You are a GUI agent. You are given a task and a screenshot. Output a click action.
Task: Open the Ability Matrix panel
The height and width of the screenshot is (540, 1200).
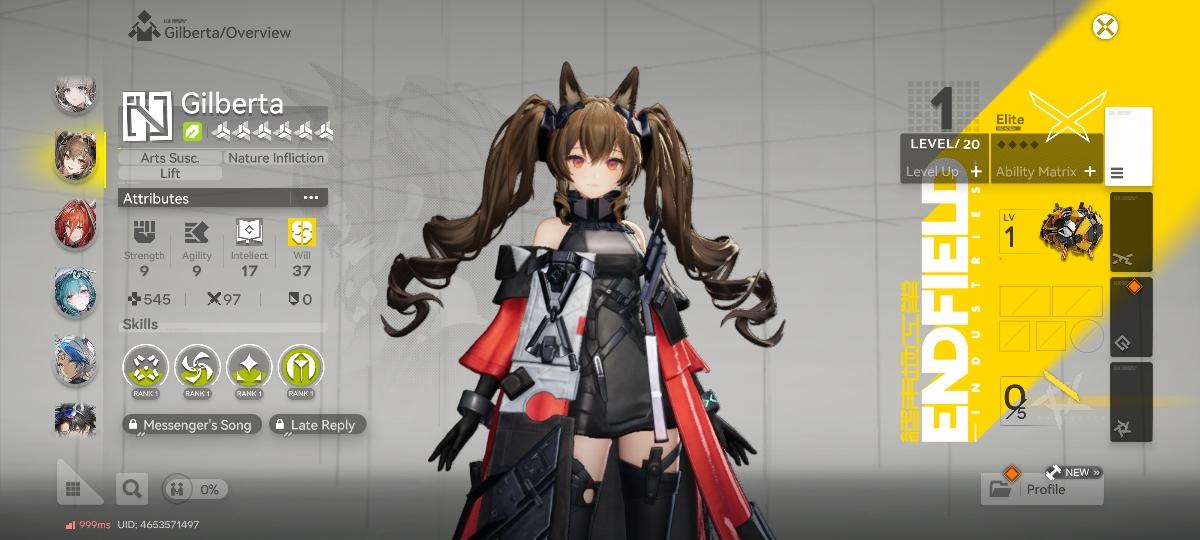tap(1045, 171)
